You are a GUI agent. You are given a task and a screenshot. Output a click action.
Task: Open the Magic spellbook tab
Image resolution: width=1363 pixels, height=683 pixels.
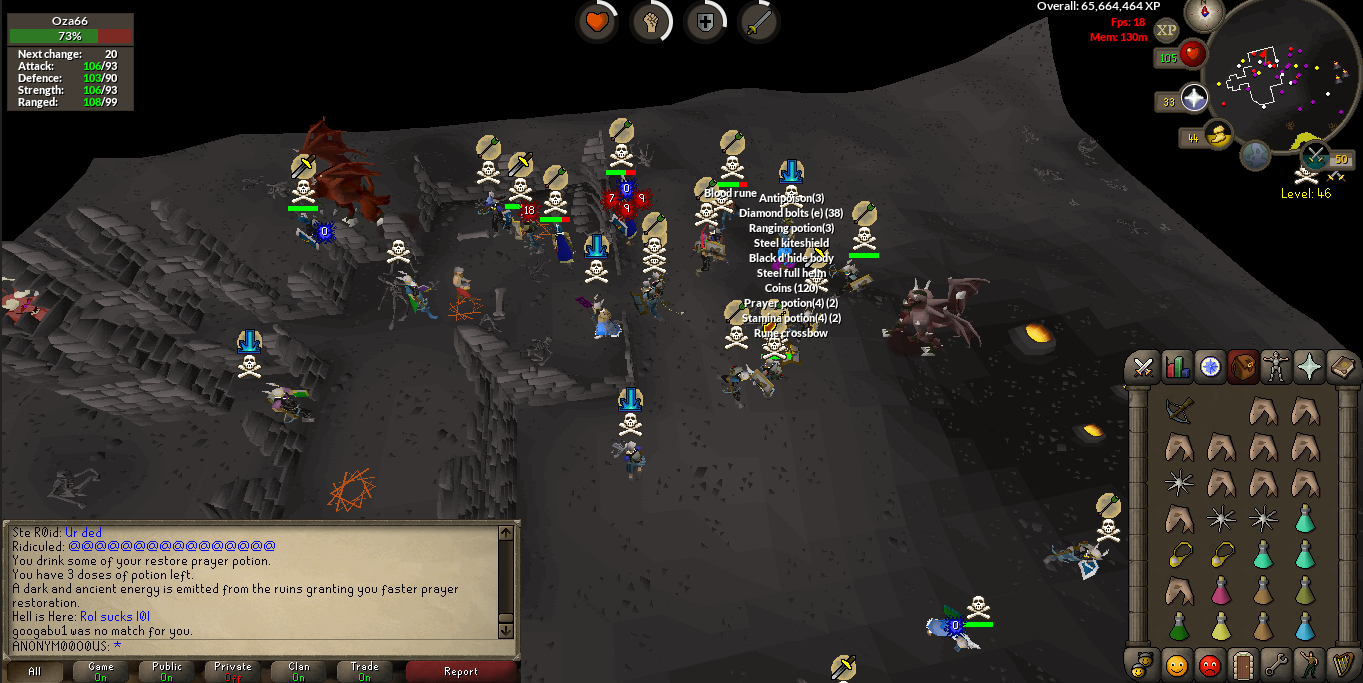1341,368
